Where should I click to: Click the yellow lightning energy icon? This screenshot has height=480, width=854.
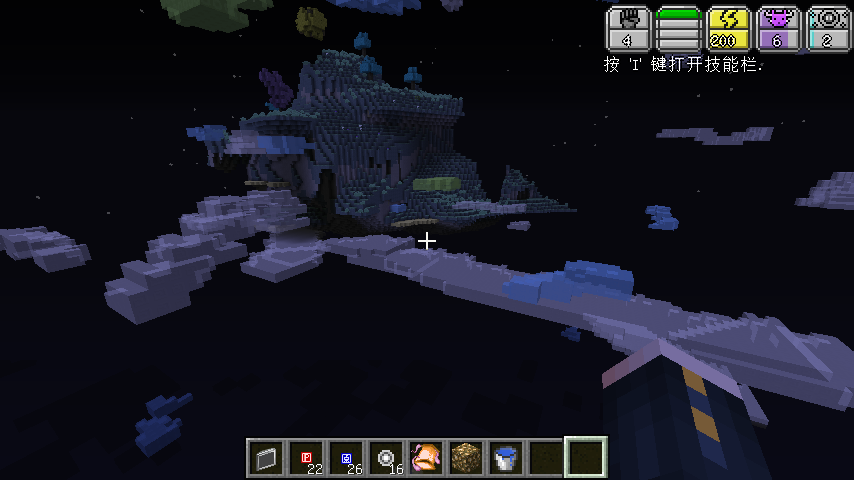tap(728, 29)
